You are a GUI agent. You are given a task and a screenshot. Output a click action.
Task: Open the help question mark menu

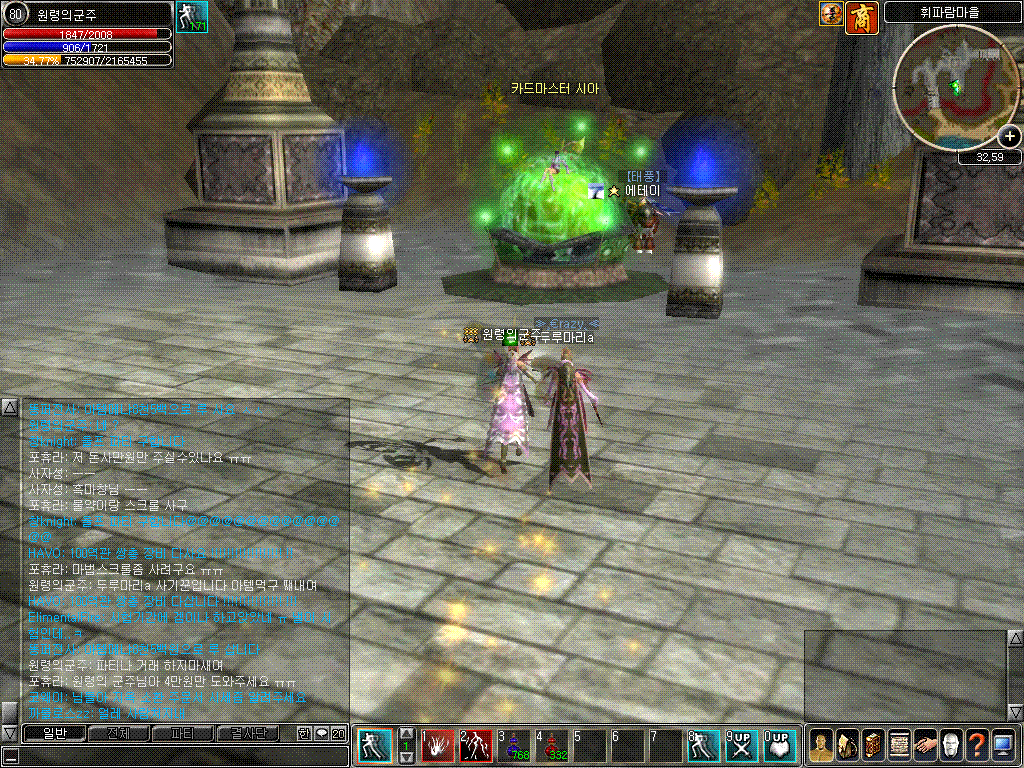click(x=976, y=746)
